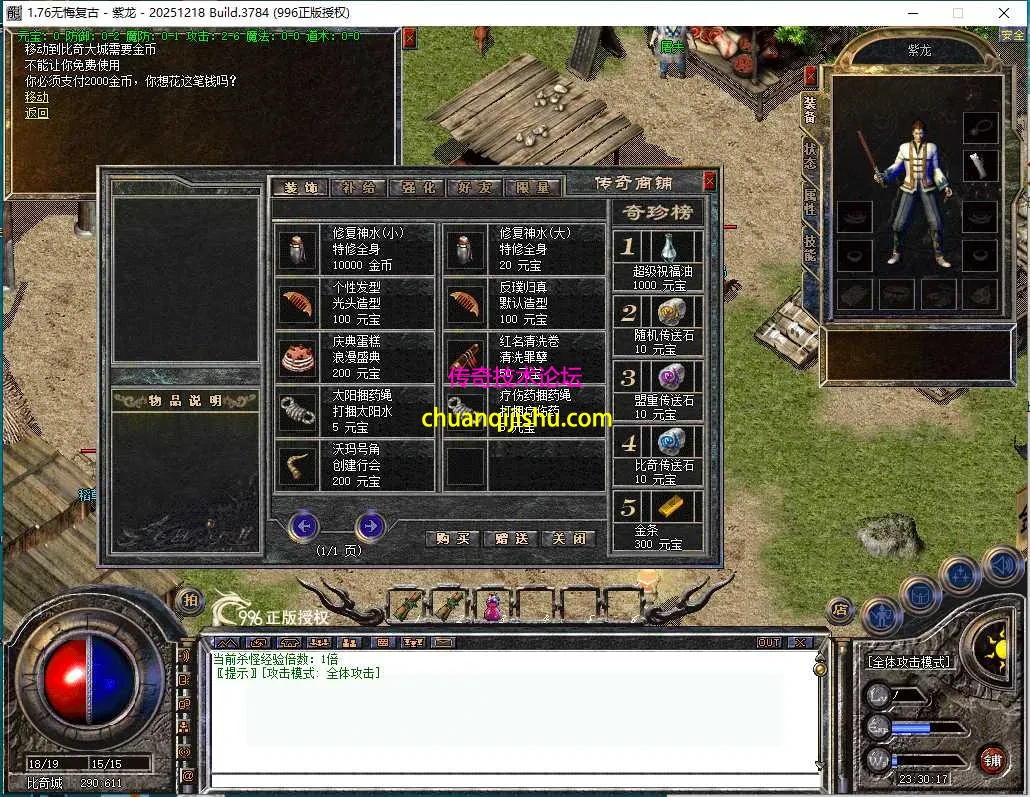Close the shop with the 关闭 button
This screenshot has height=797, width=1030.
point(569,538)
